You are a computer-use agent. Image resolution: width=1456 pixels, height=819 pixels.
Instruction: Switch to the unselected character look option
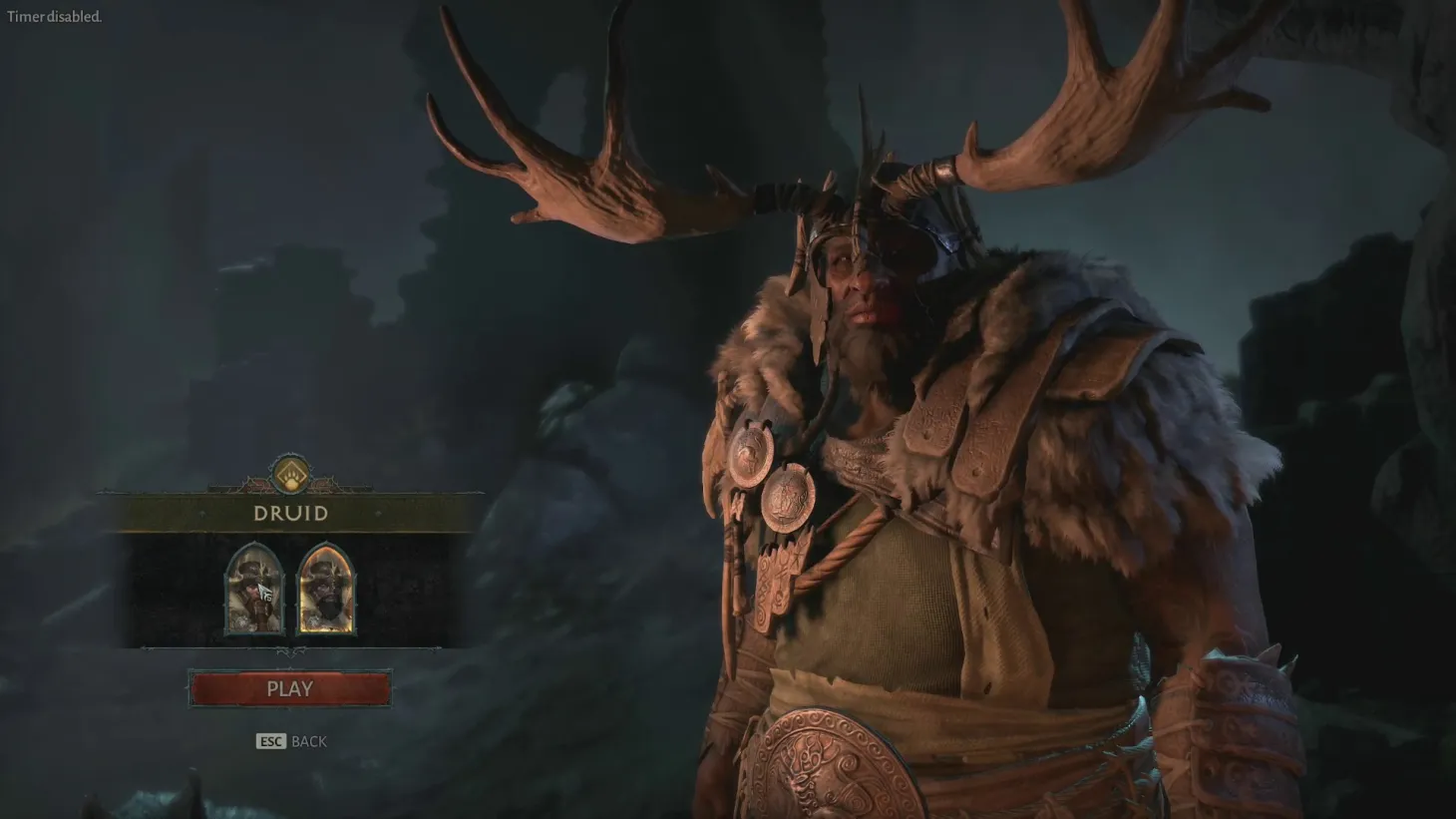[x=254, y=591]
